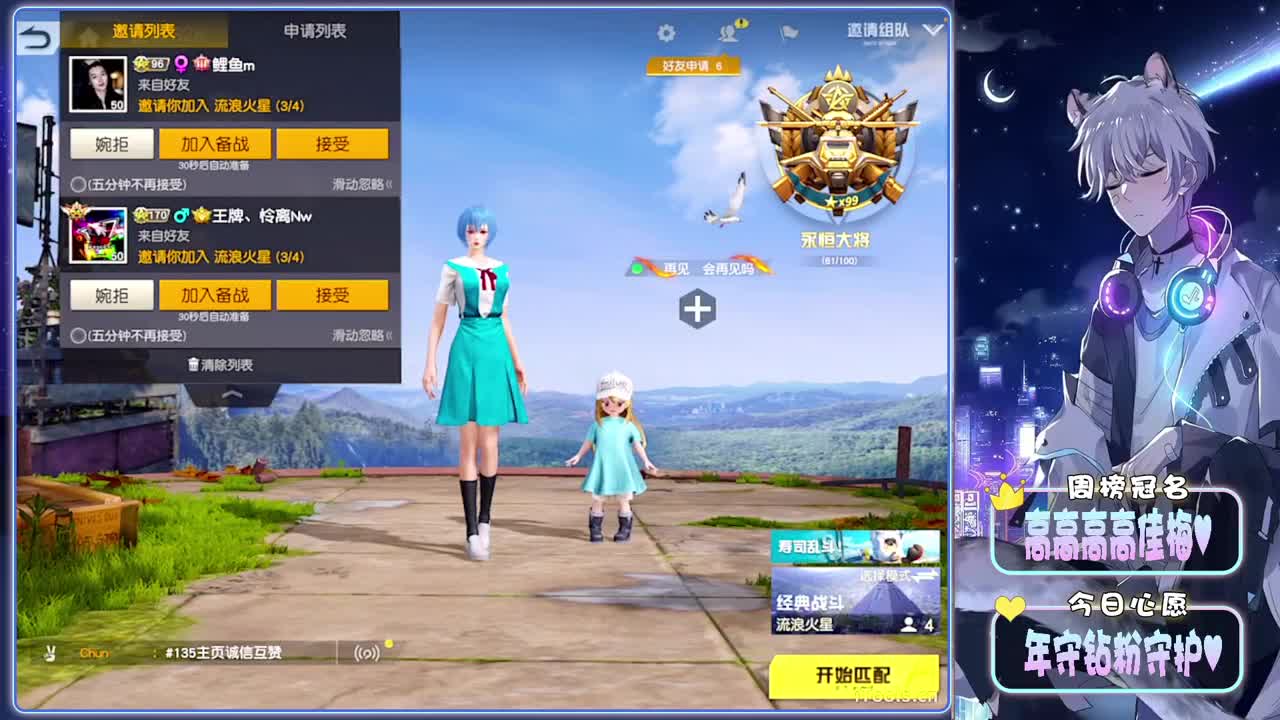
Task: Open the settings gear icon
Action: pyautogui.click(x=667, y=33)
